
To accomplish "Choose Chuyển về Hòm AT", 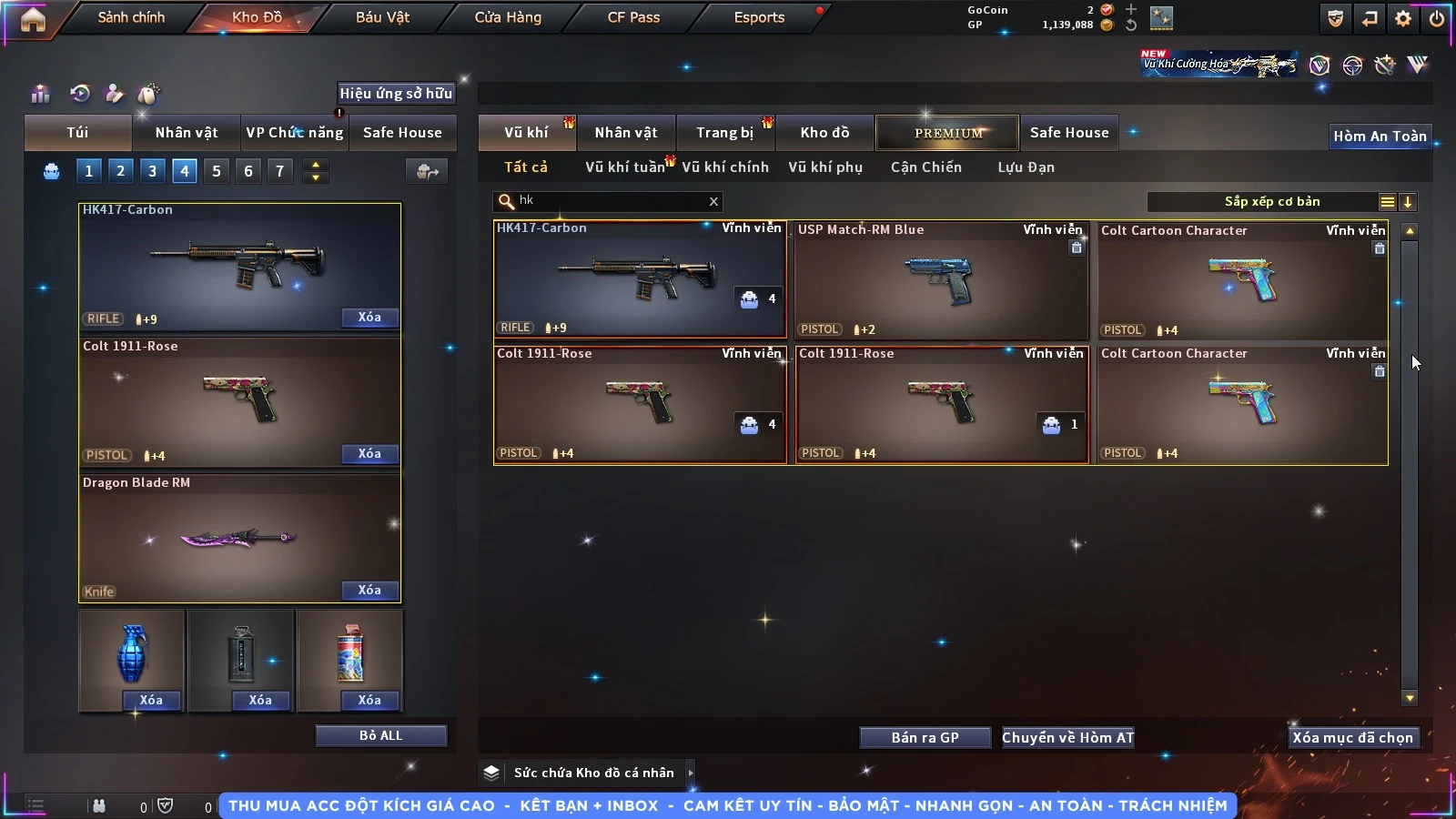I will (x=1067, y=738).
